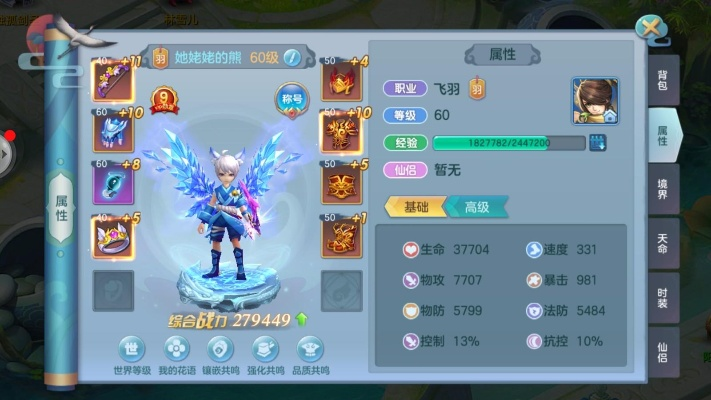Switch to 高级 advanced stats

[477, 207]
